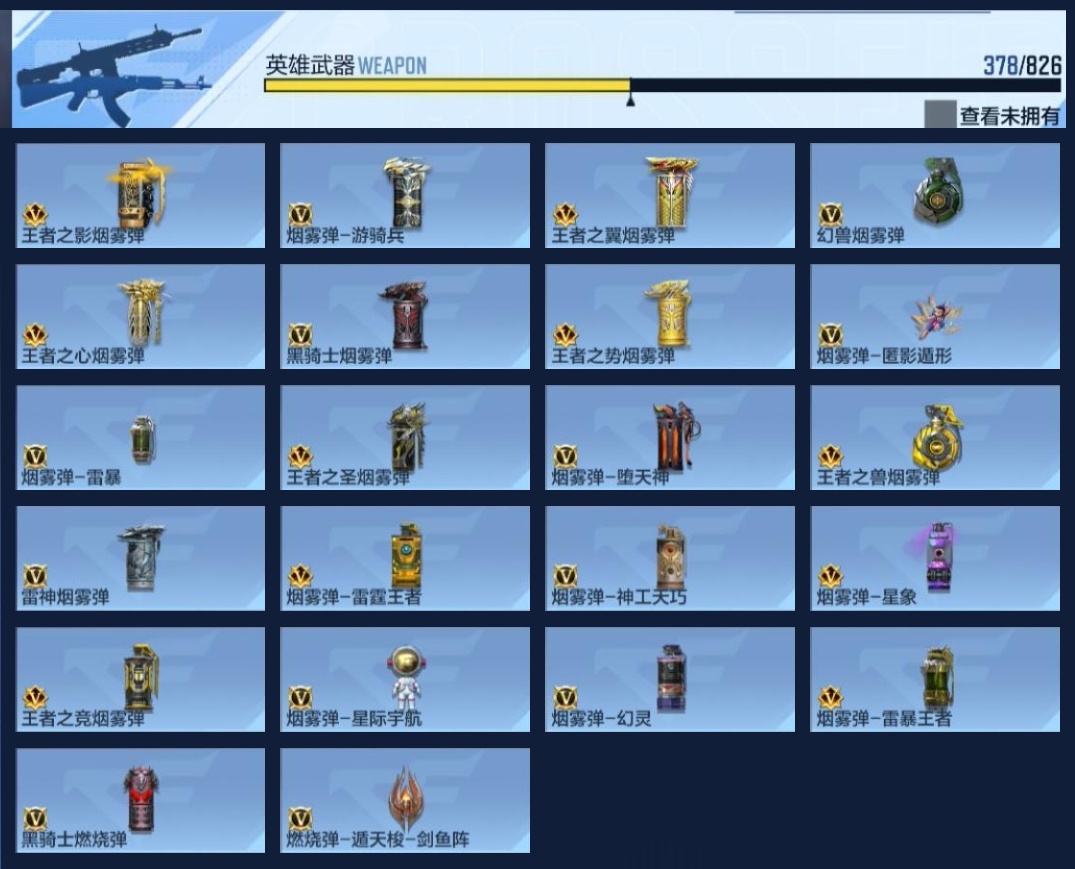
Task: Choose the 烟雾弹-游骑兵 smoke grenade
Action: [405, 195]
